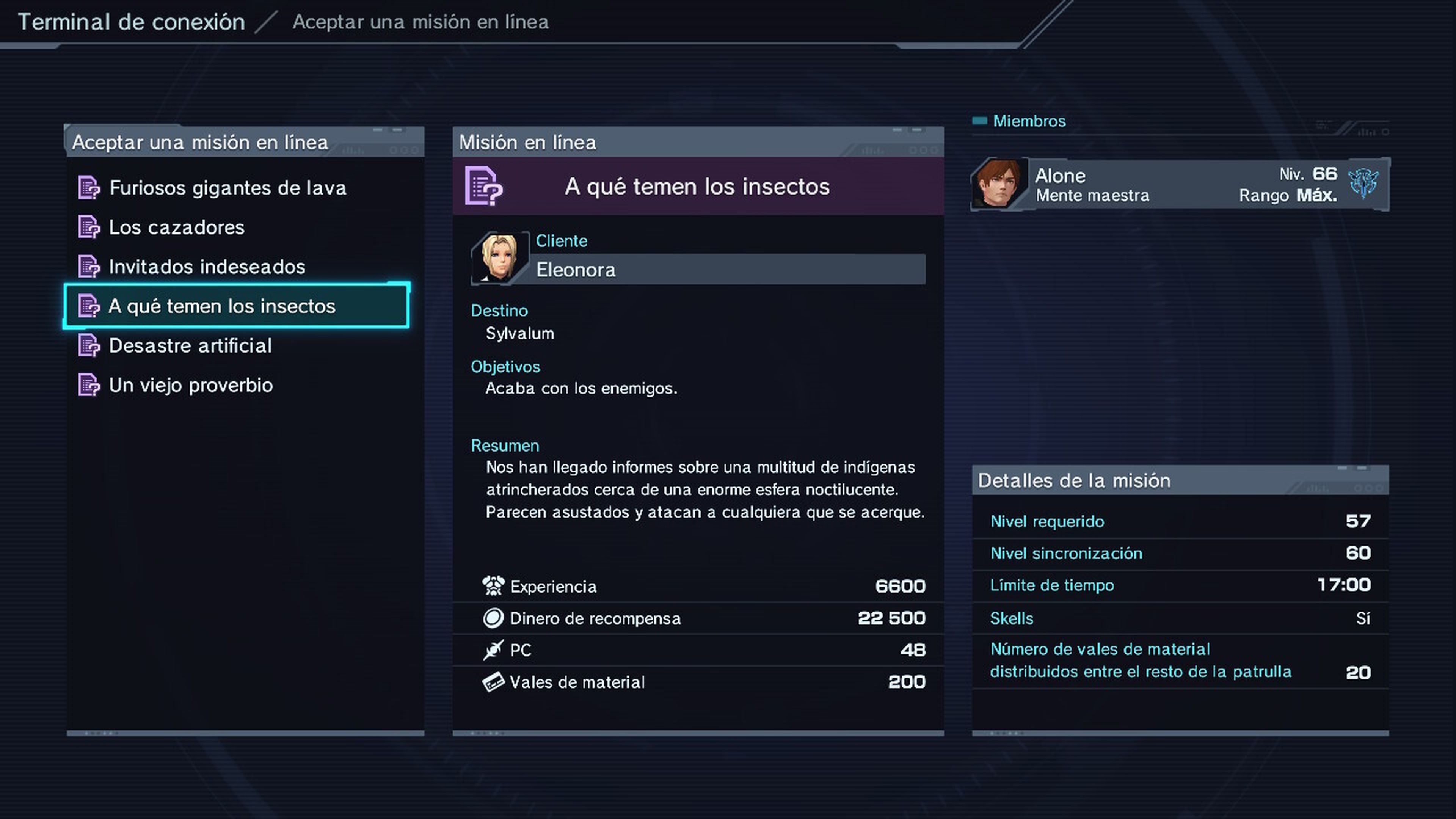This screenshot has width=1456, height=819.
Task: Click the Experiencia emblem icon
Action: [494, 585]
